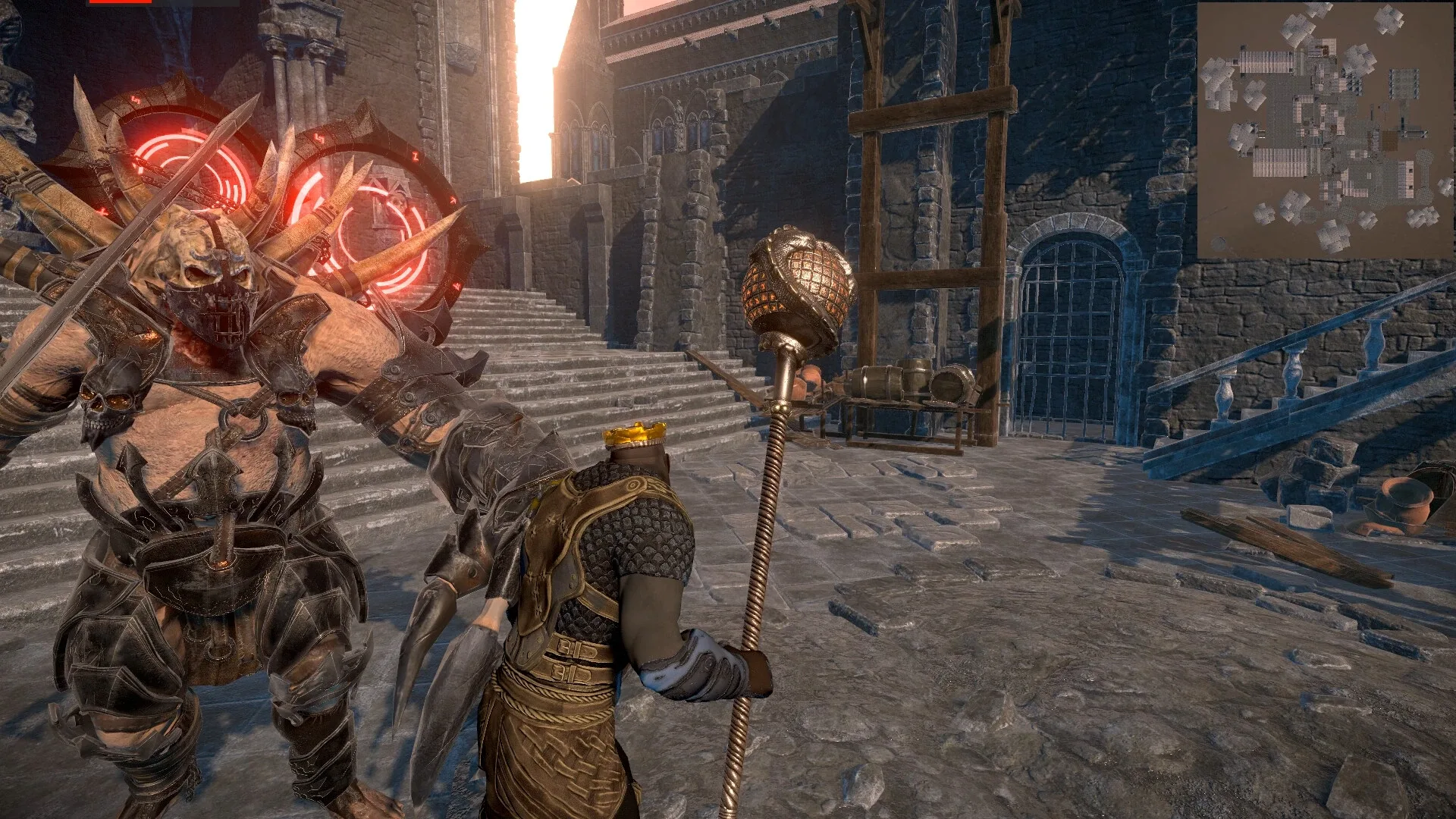Click the minimap in the corner
Viewport: 1456px width, 819px height.
1326,130
